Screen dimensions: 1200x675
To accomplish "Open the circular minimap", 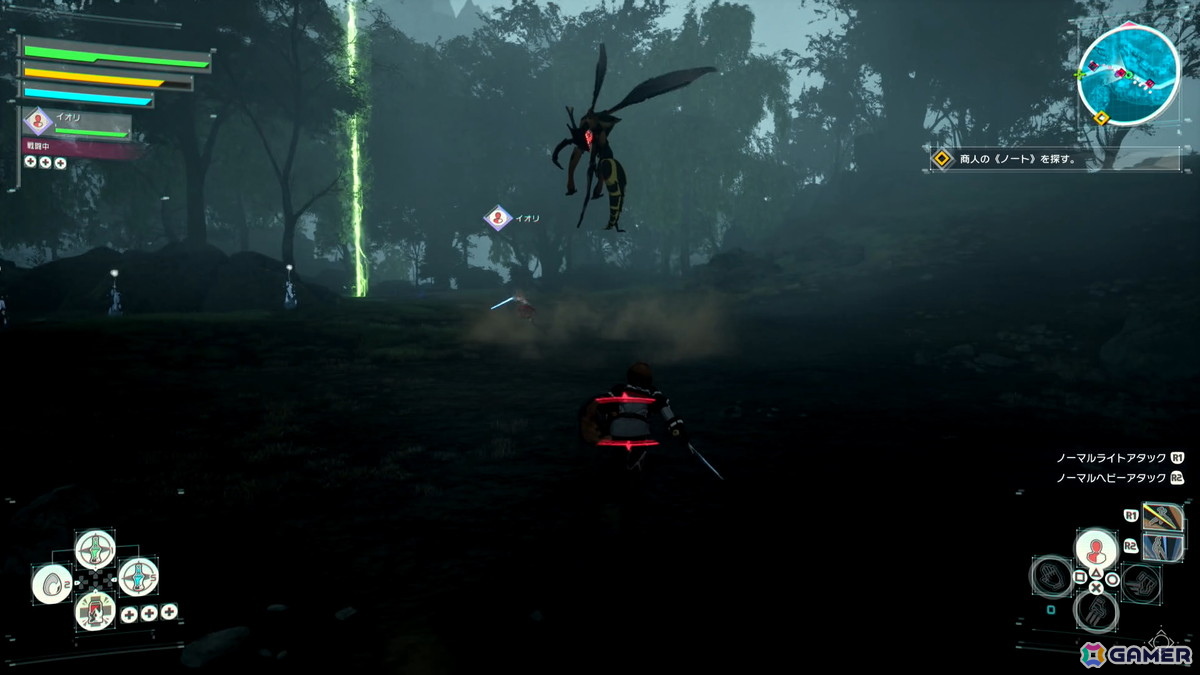I will pos(1129,75).
